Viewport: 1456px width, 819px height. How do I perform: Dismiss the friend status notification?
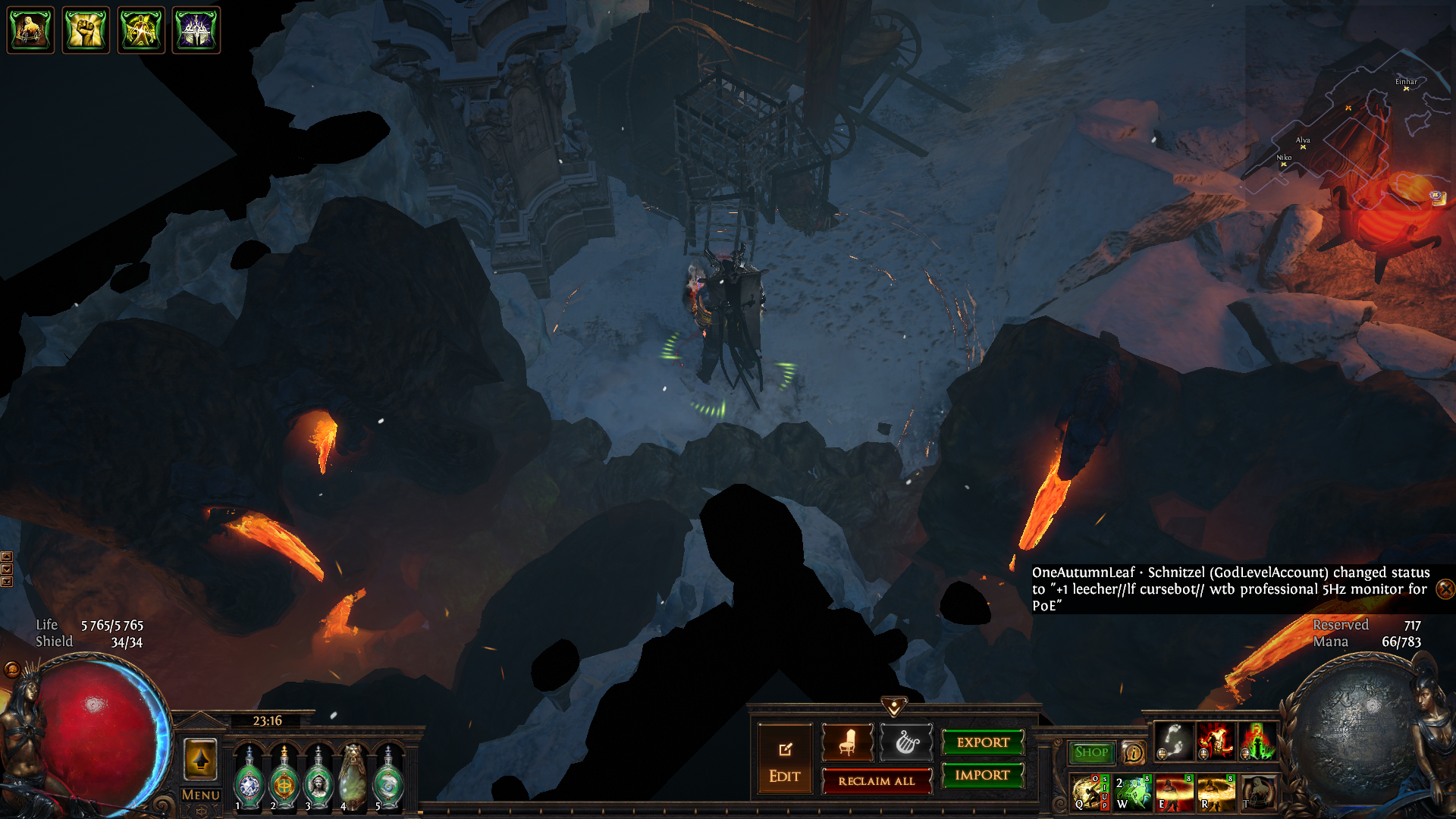click(1445, 588)
